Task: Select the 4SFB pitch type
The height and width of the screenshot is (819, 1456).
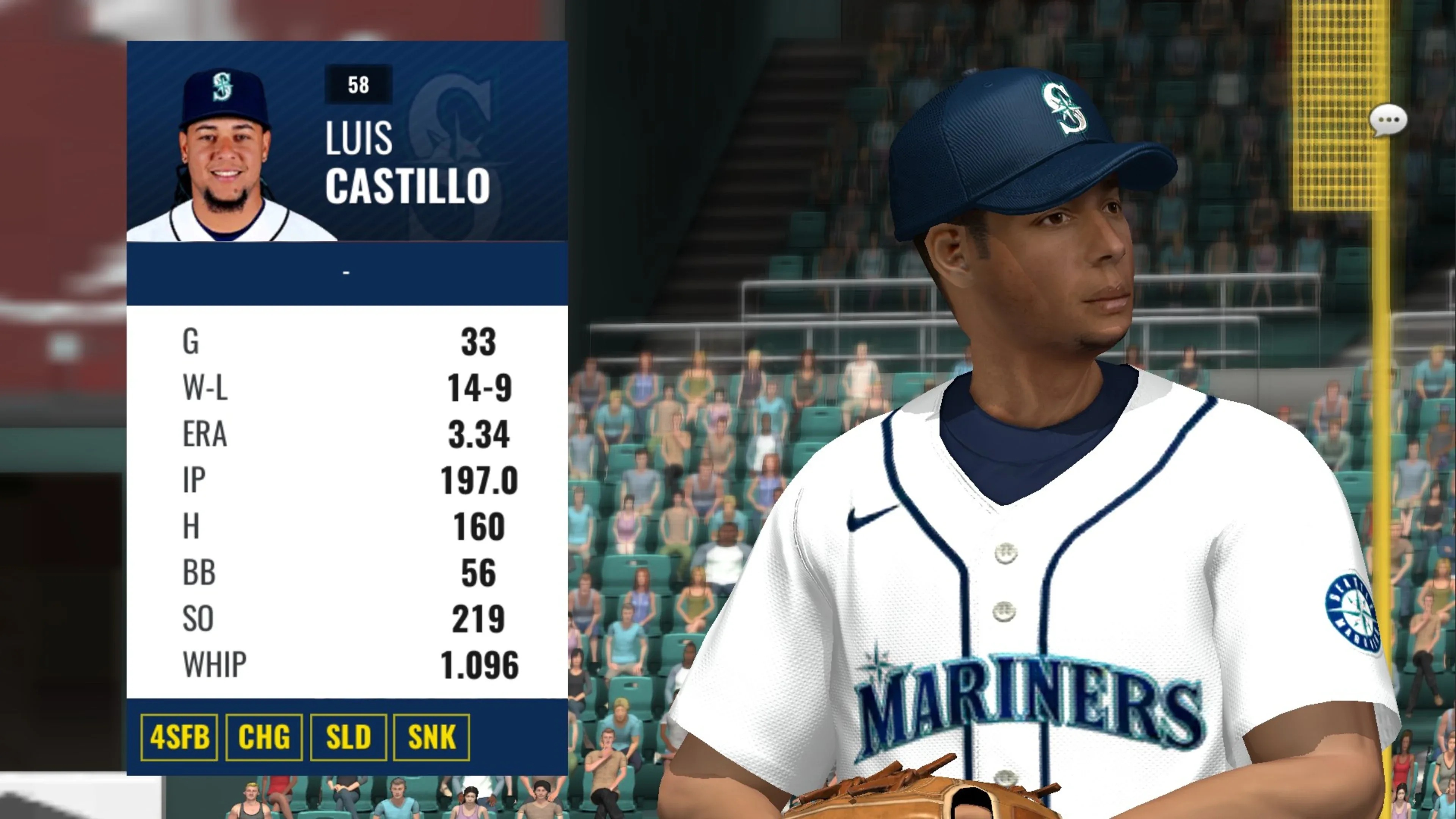Action: pyautogui.click(x=179, y=737)
